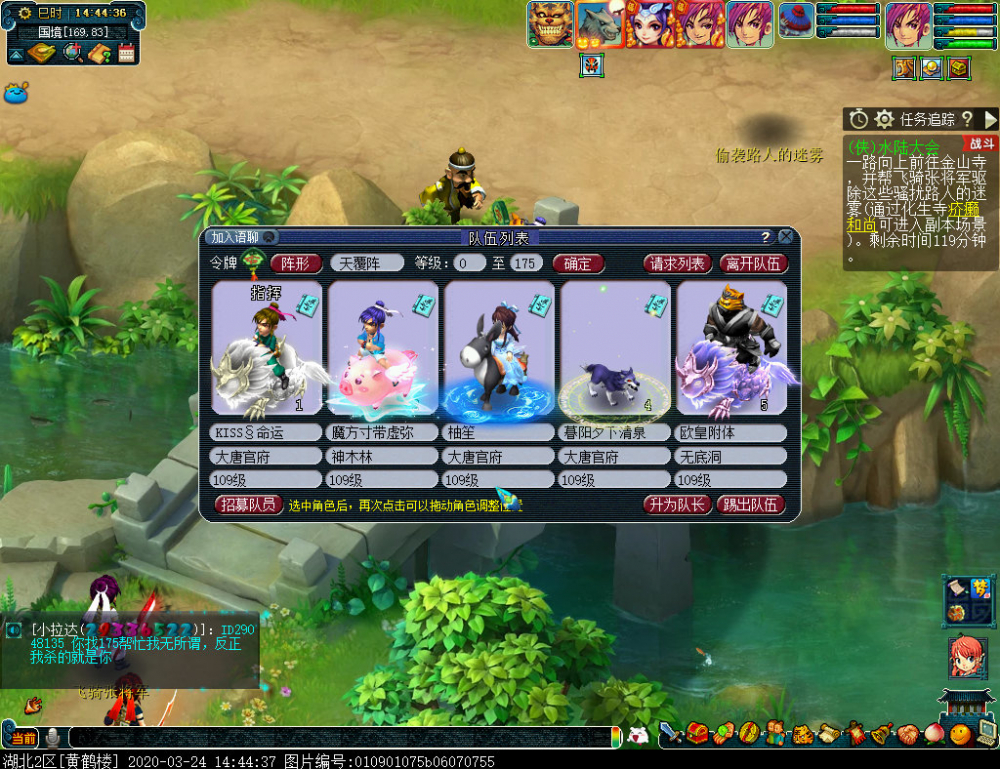Open the 请求列表 request list
The width and height of the screenshot is (1000, 769).
pyautogui.click(x=678, y=264)
